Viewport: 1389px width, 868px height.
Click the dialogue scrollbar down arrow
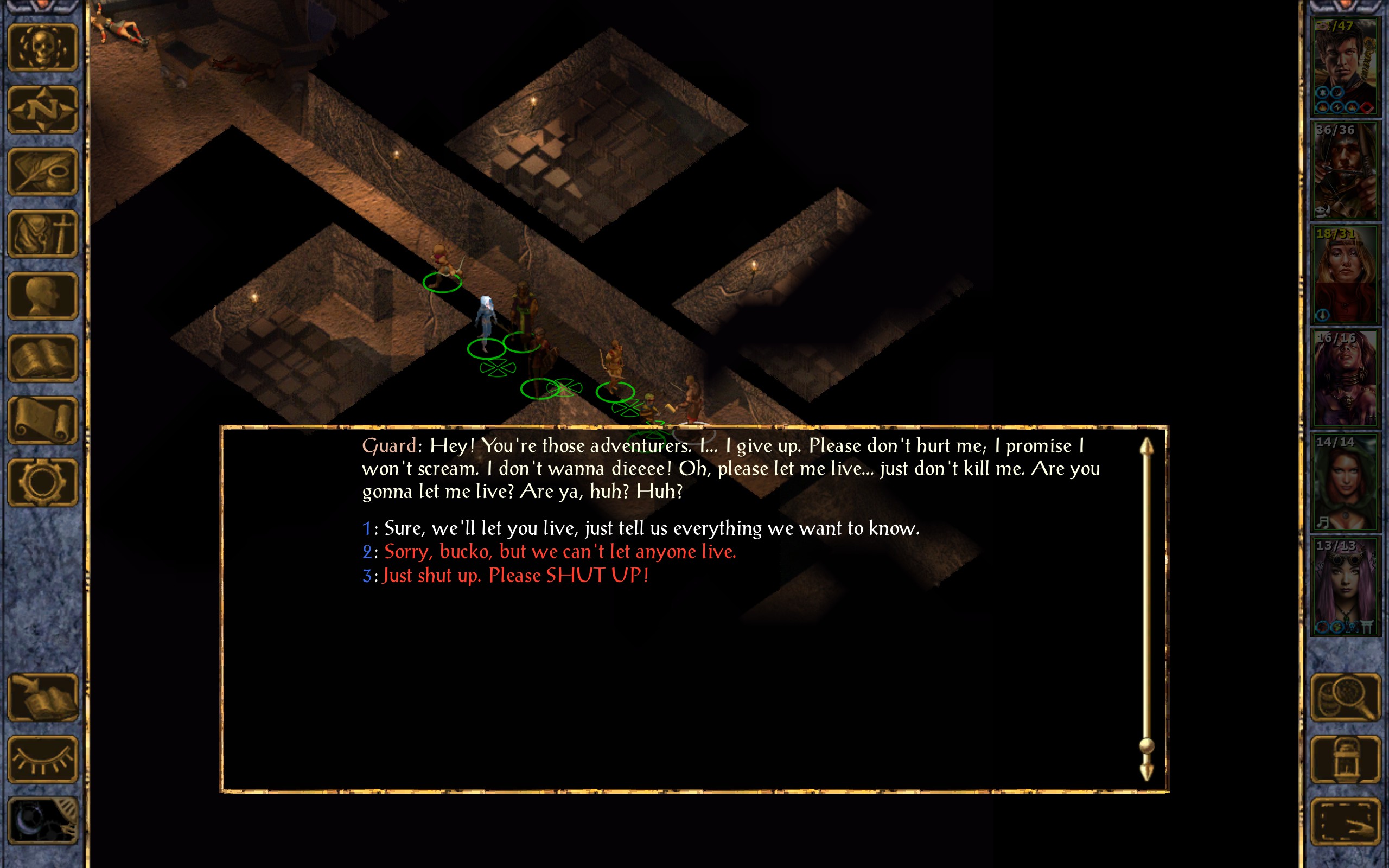(x=1146, y=772)
